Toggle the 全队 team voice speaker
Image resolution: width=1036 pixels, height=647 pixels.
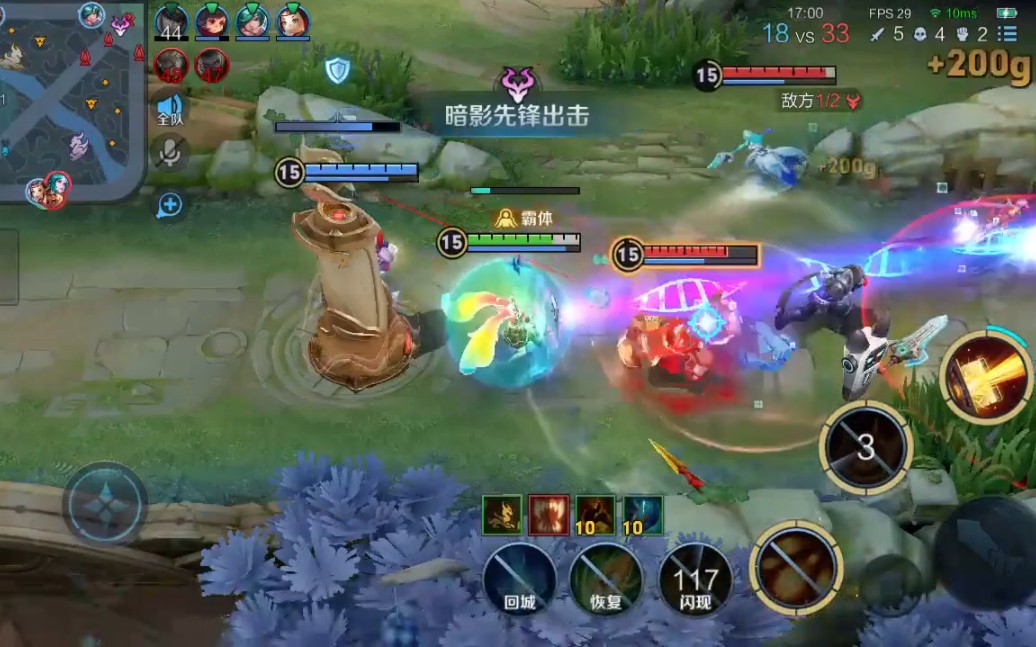pos(170,108)
